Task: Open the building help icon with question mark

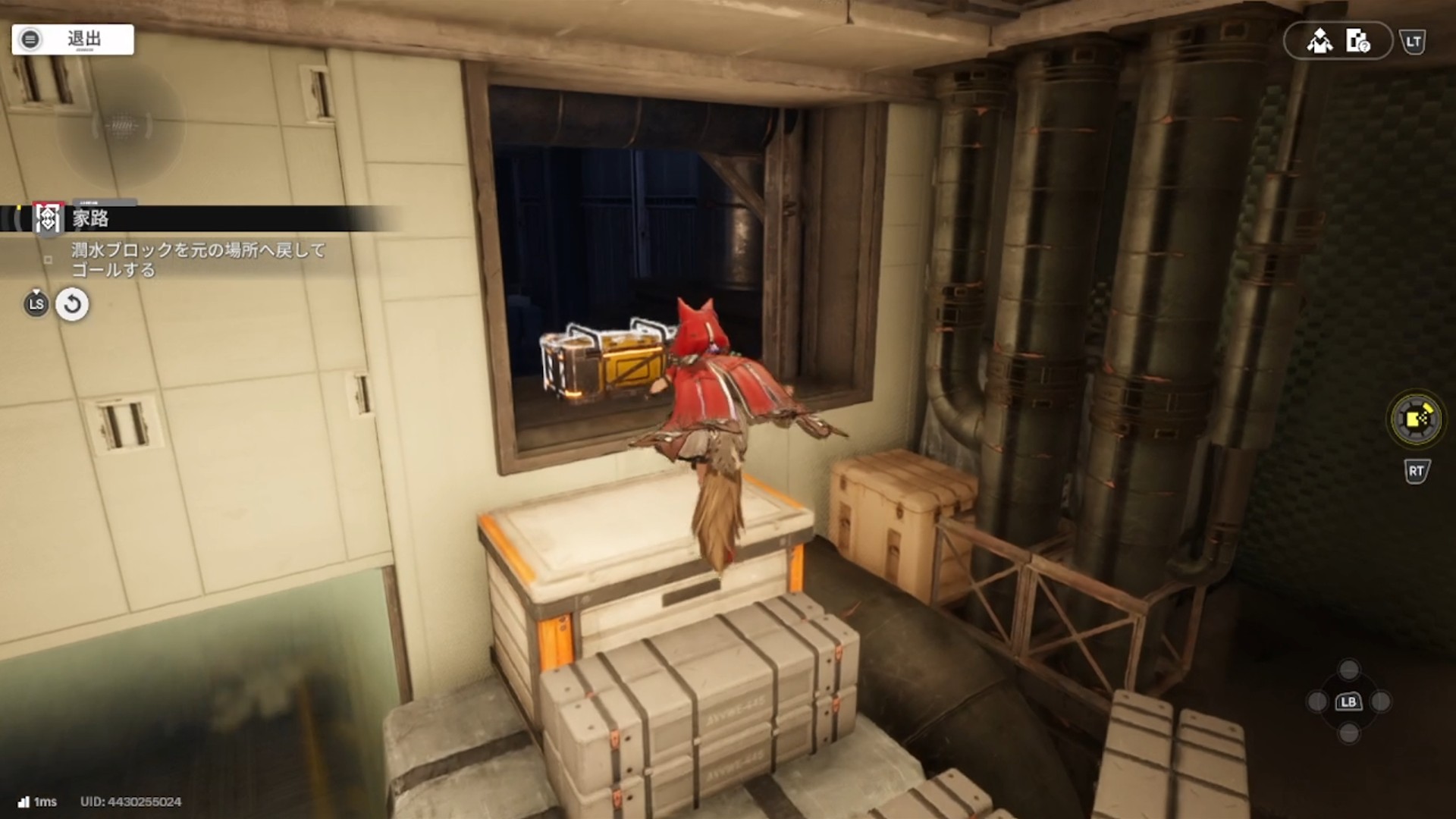Action: [x=1357, y=41]
